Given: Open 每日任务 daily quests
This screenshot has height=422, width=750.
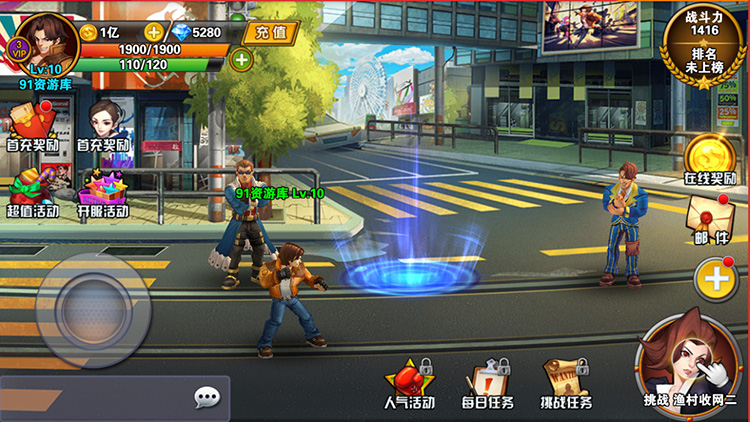Looking at the screenshot, I should coord(489,383).
